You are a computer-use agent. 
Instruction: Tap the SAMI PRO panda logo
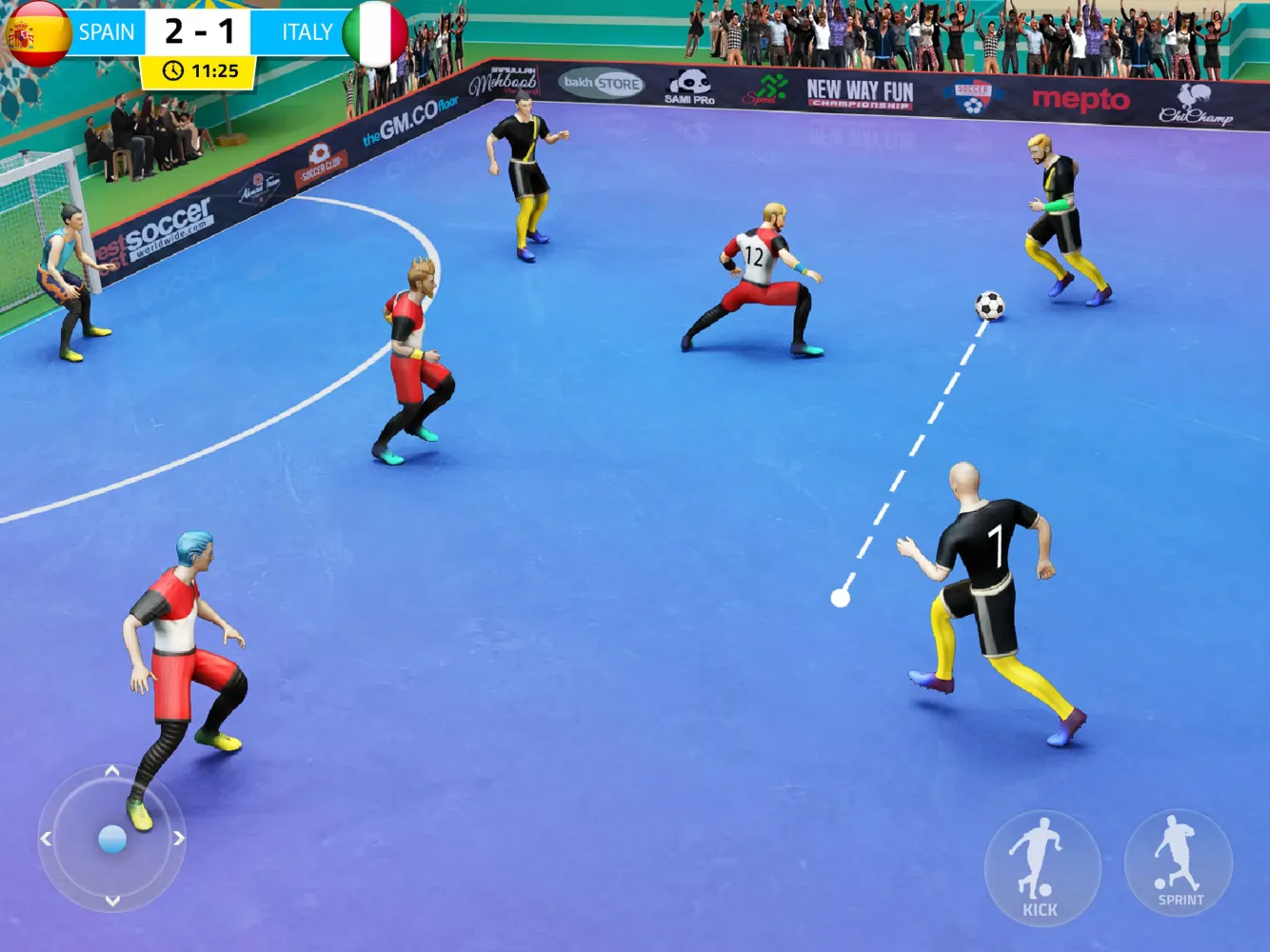click(x=689, y=79)
